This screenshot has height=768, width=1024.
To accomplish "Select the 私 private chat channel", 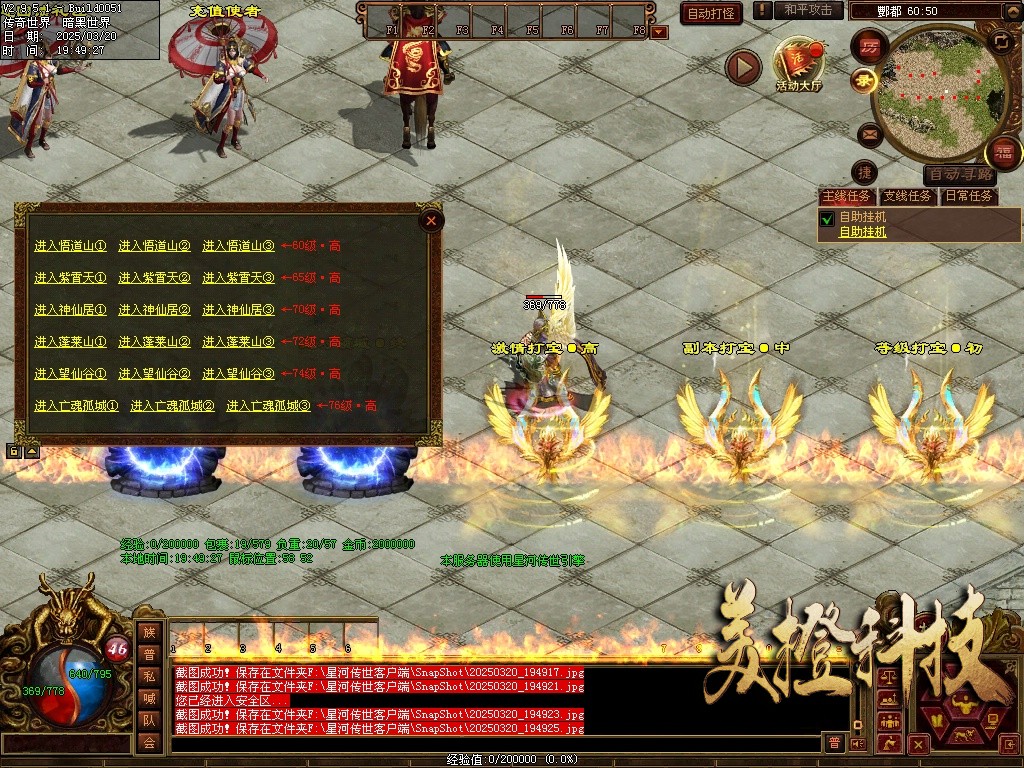I will tap(149, 676).
